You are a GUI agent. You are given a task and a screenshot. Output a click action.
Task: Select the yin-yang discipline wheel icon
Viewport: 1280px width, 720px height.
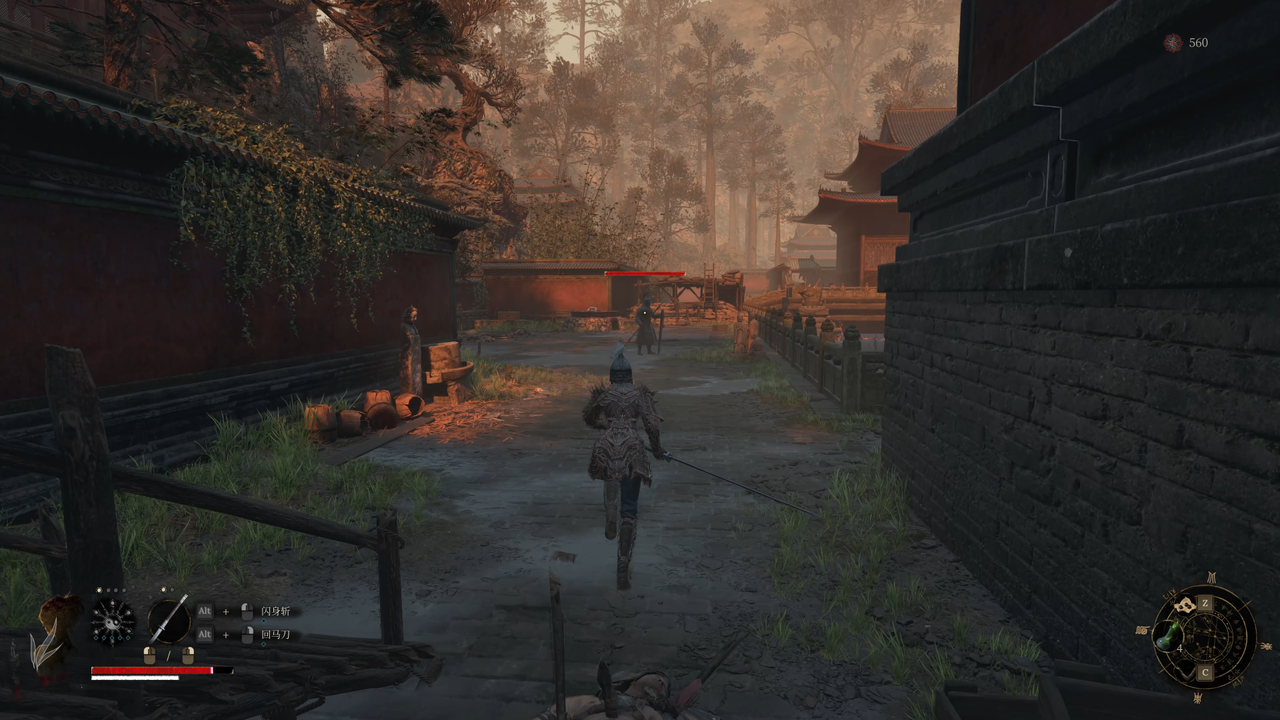(x=112, y=621)
